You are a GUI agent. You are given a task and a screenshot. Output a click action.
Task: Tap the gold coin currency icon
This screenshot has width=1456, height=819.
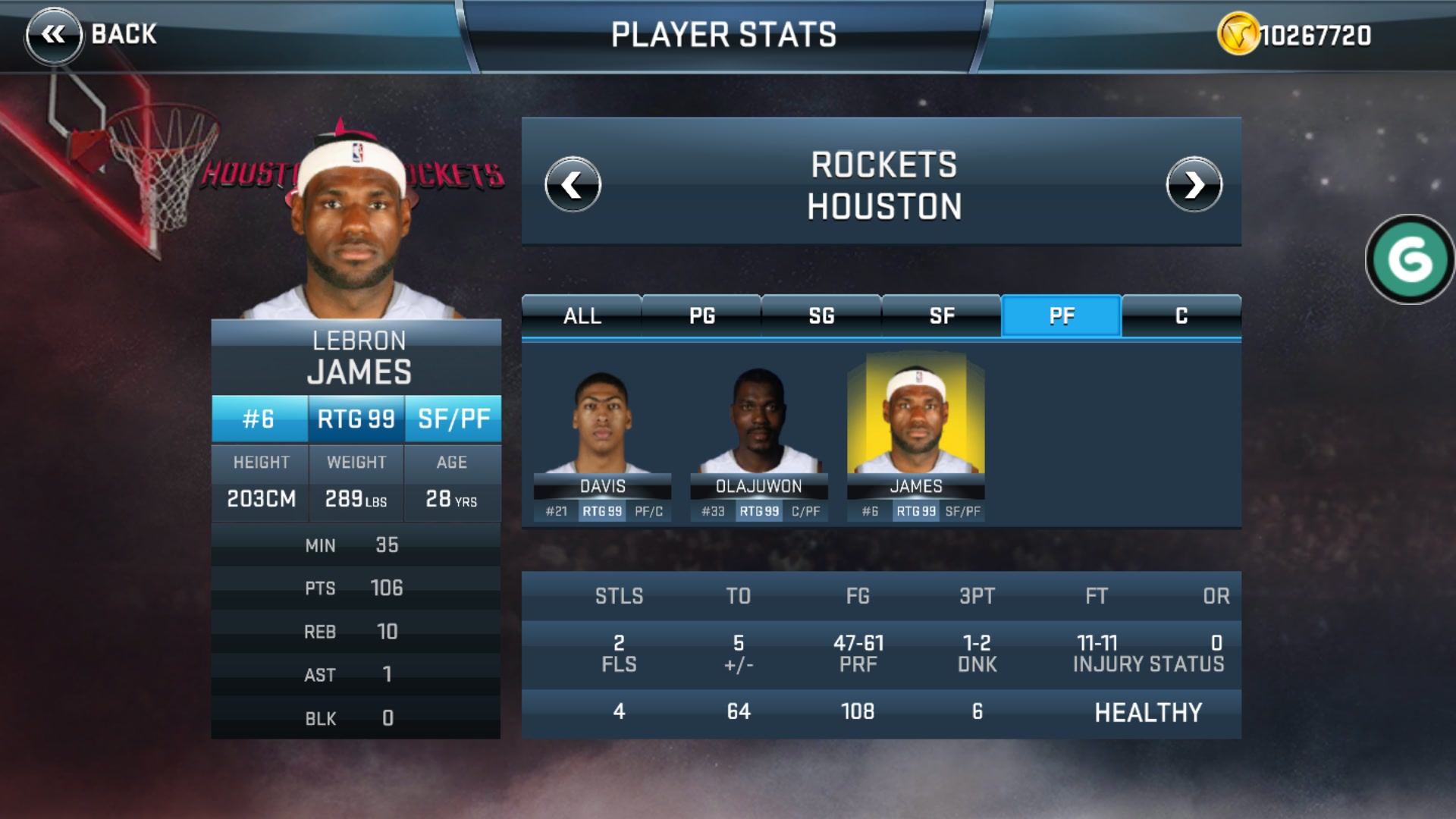point(1238,35)
